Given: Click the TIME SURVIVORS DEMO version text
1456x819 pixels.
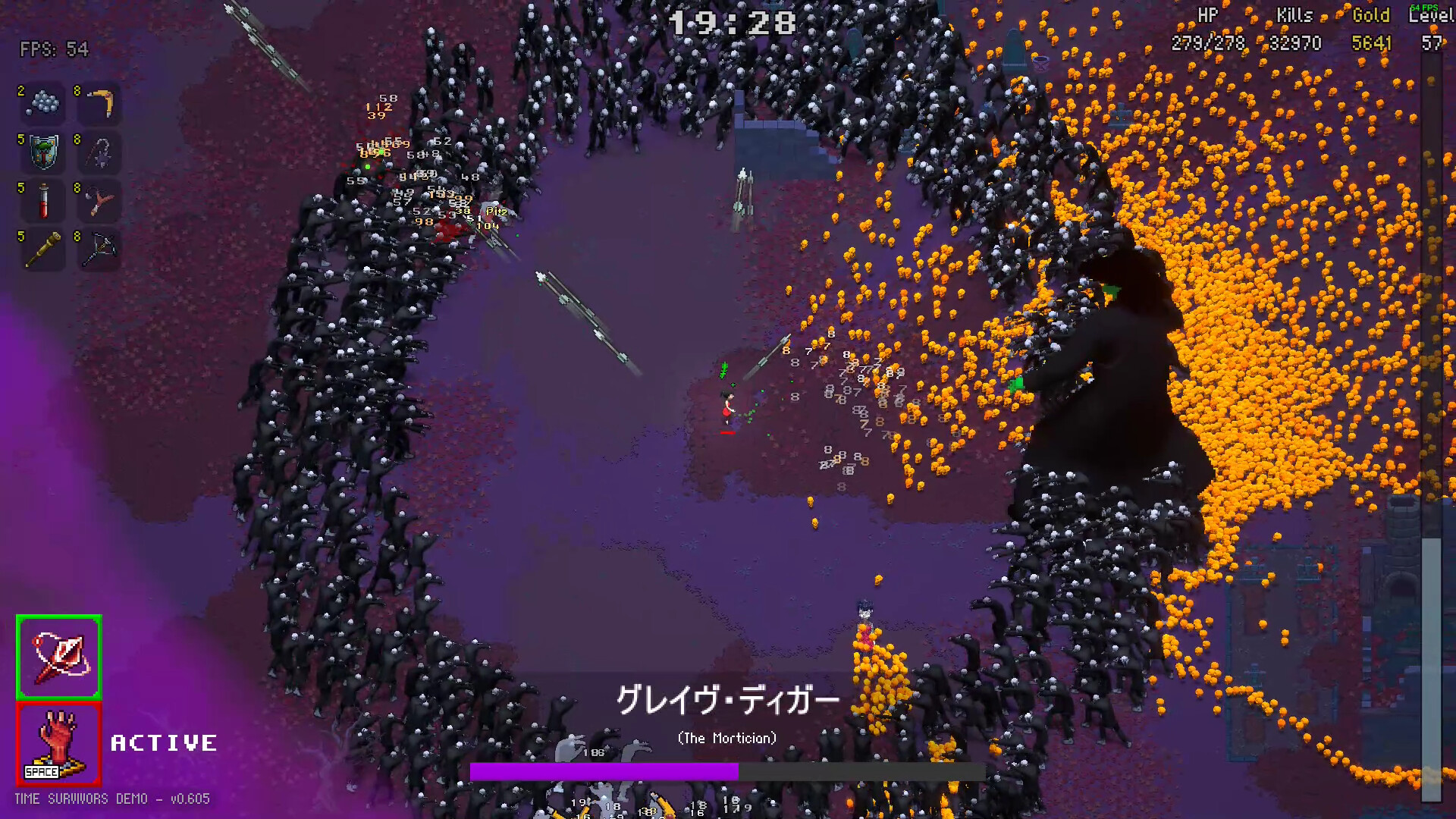Looking at the screenshot, I should click(112, 799).
